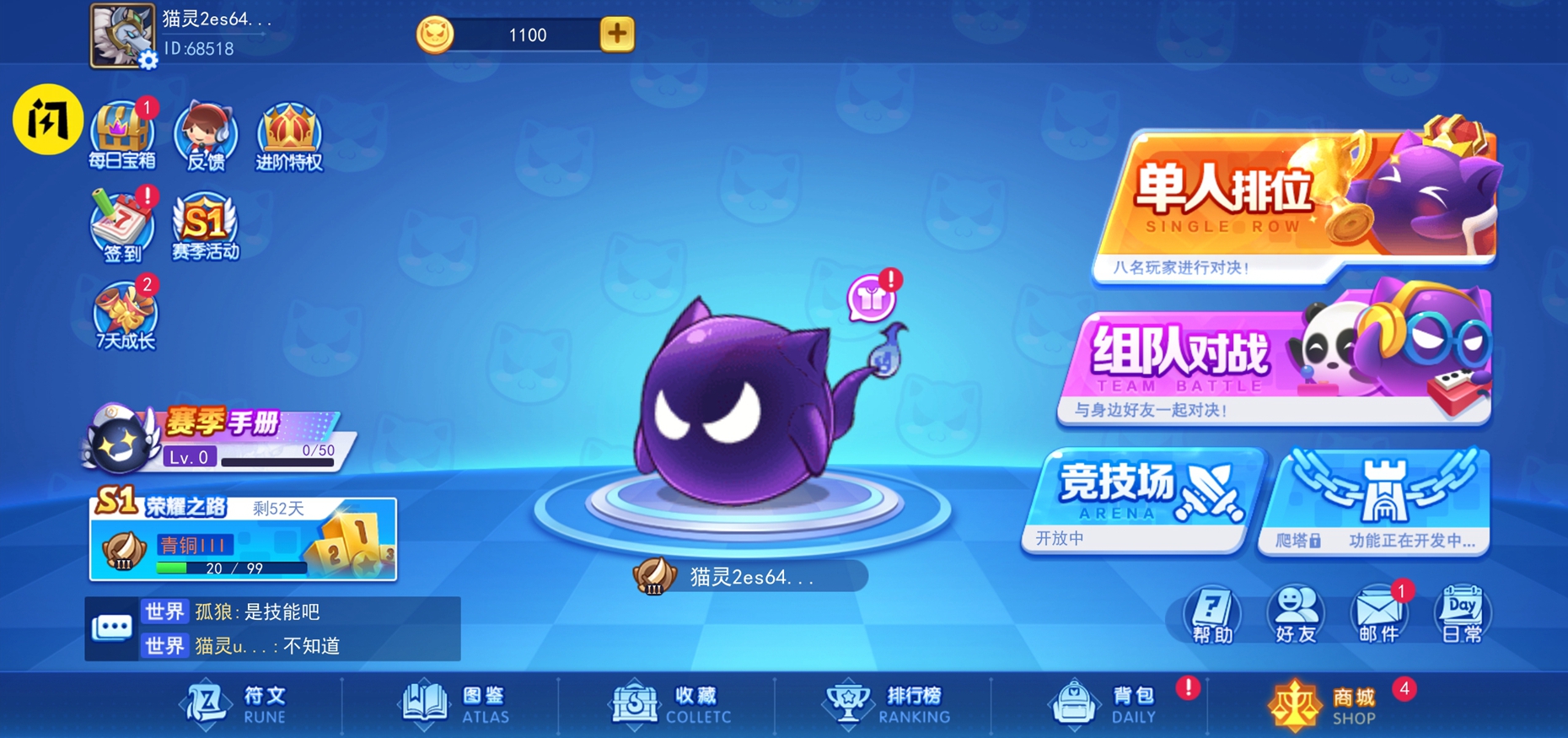
Task: Open the 帮助 help panel
Action: 1211,613
